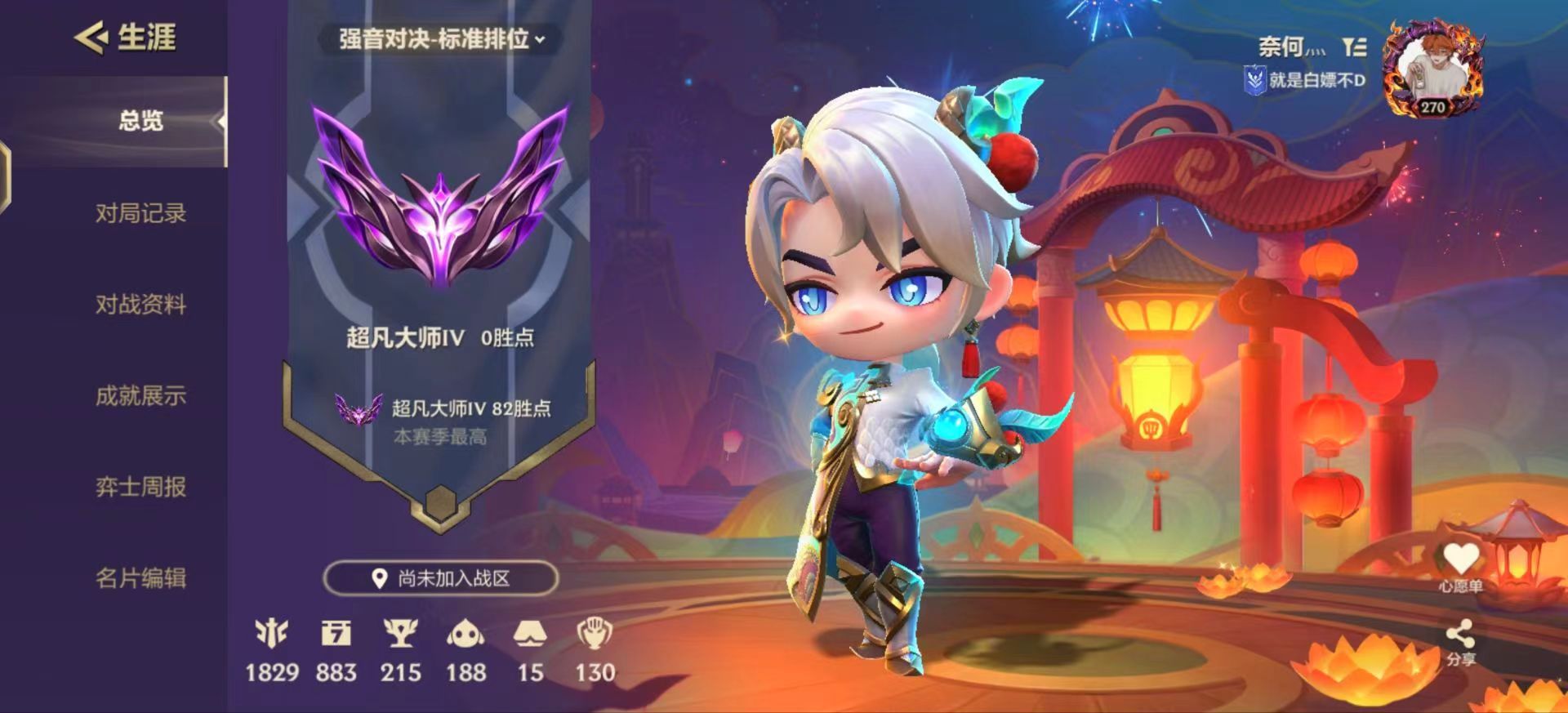Expand the mode selector chevron arrow

point(540,38)
